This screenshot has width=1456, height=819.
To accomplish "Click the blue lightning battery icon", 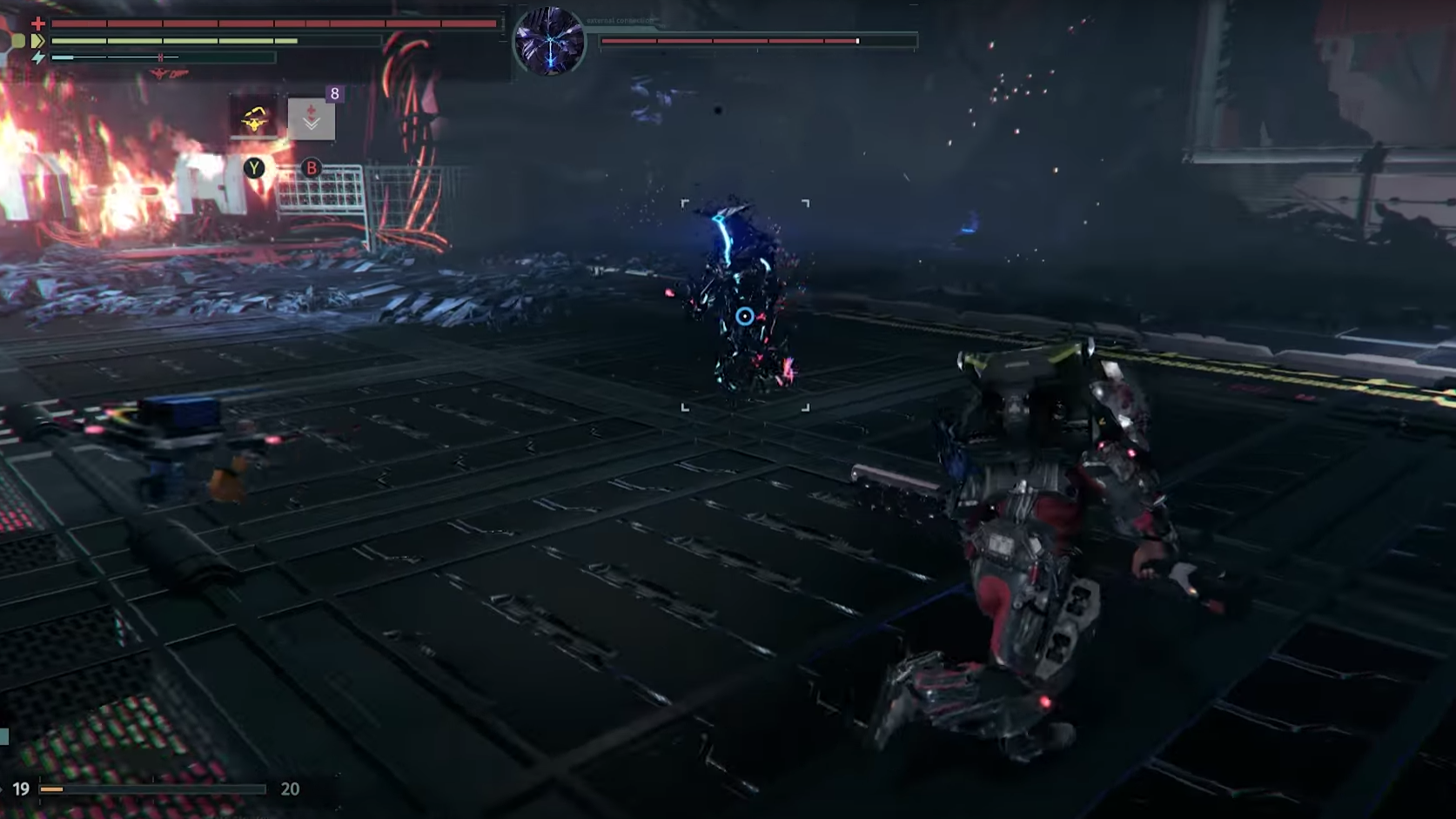I will 37,57.
